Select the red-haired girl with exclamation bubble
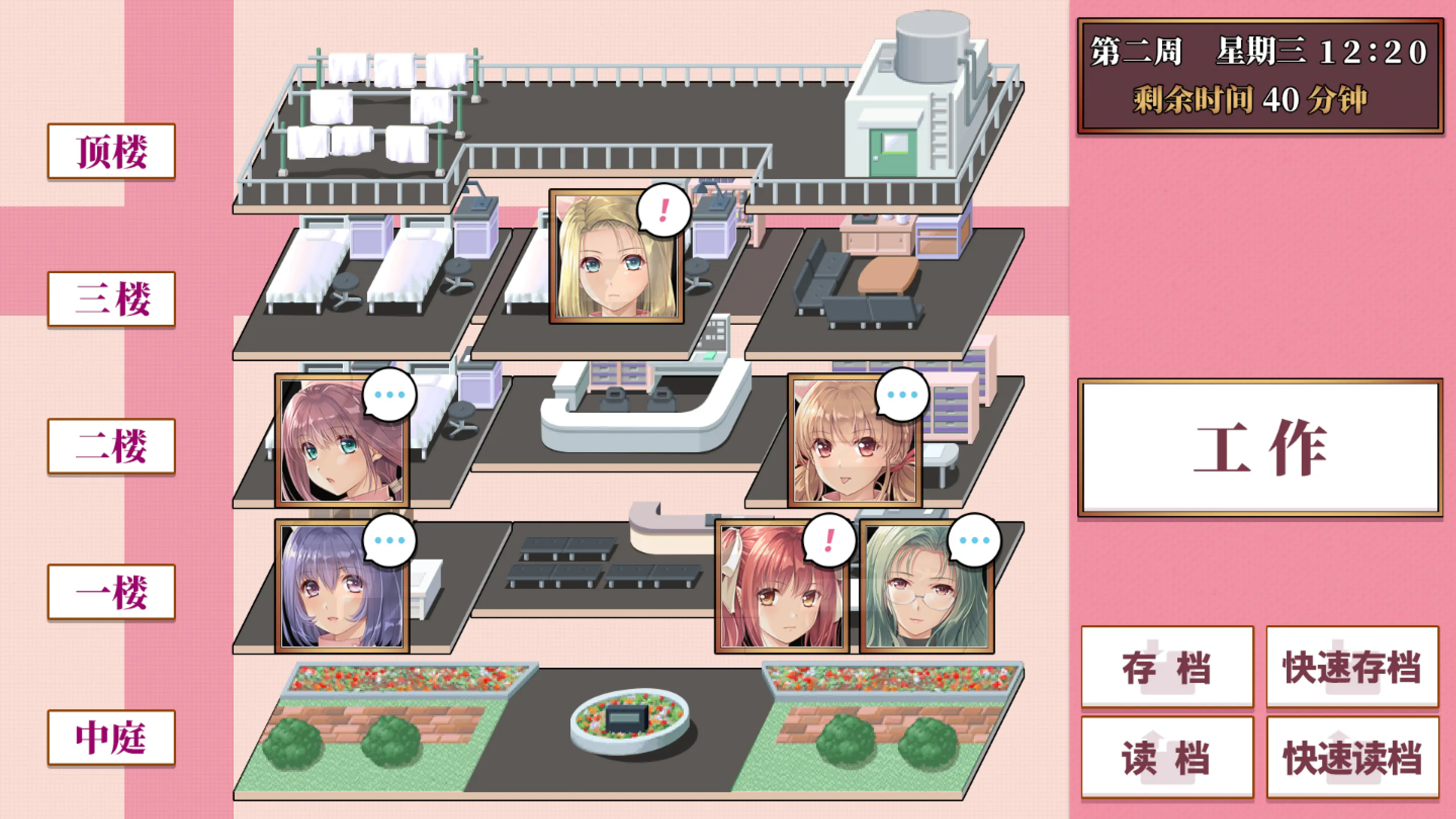This screenshot has width=1456, height=819. tap(782, 587)
